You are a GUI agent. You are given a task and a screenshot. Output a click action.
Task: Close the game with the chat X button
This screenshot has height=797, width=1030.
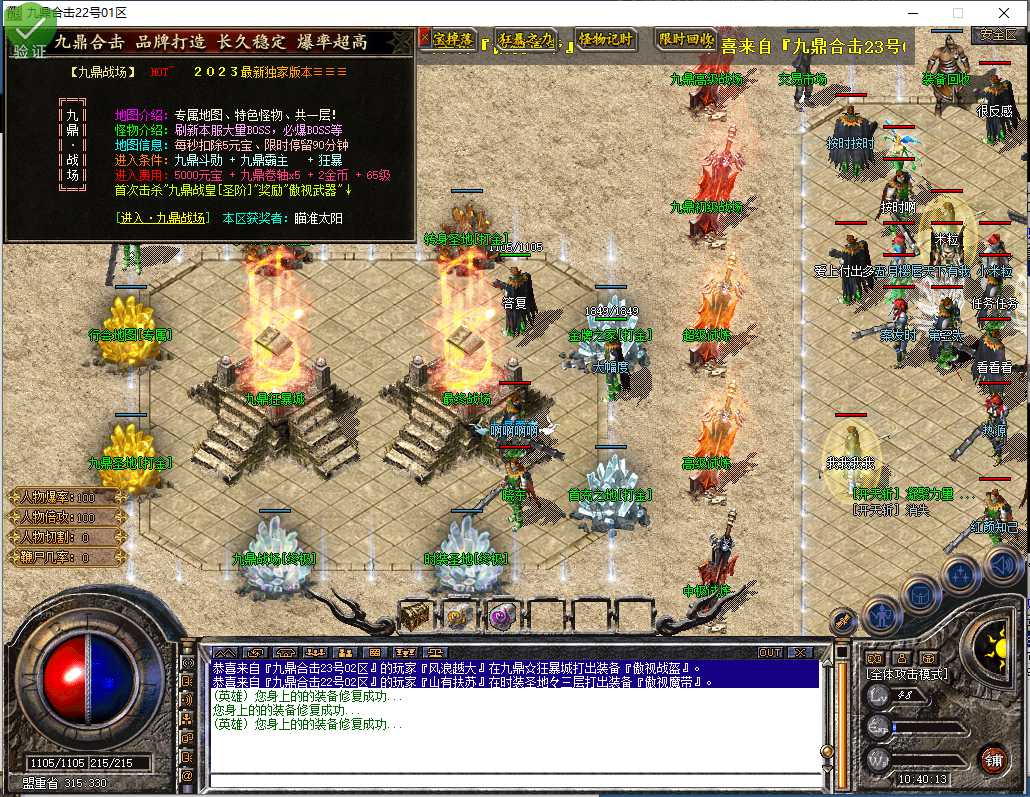[800, 652]
